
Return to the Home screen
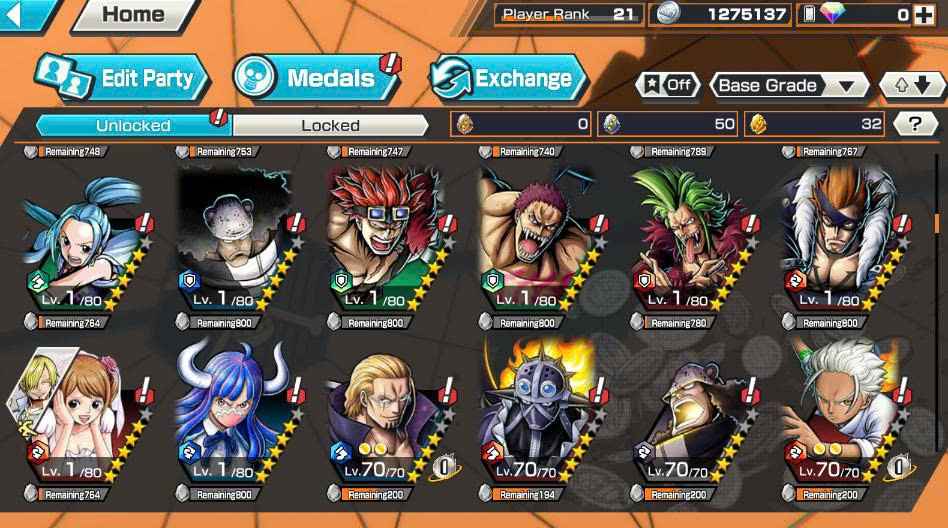pyautogui.click(x=133, y=14)
